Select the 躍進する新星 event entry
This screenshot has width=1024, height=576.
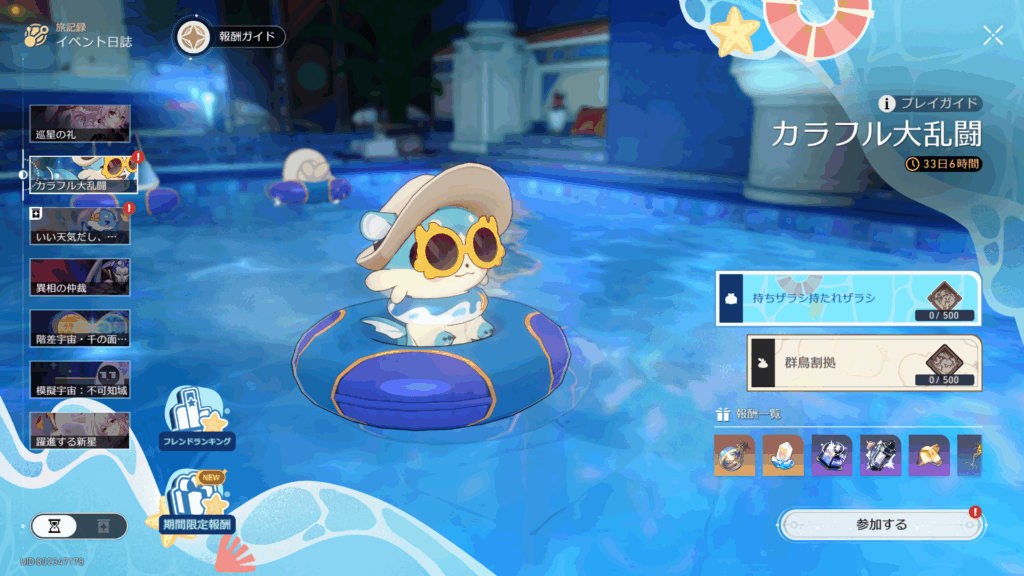[x=80, y=430]
